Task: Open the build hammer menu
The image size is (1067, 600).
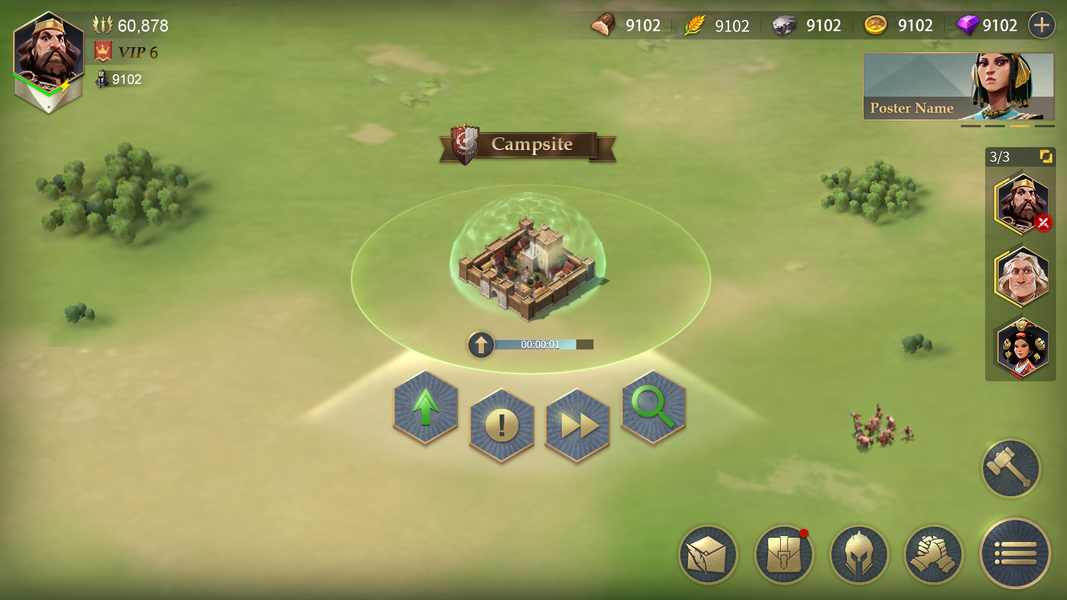Action: pos(1011,468)
